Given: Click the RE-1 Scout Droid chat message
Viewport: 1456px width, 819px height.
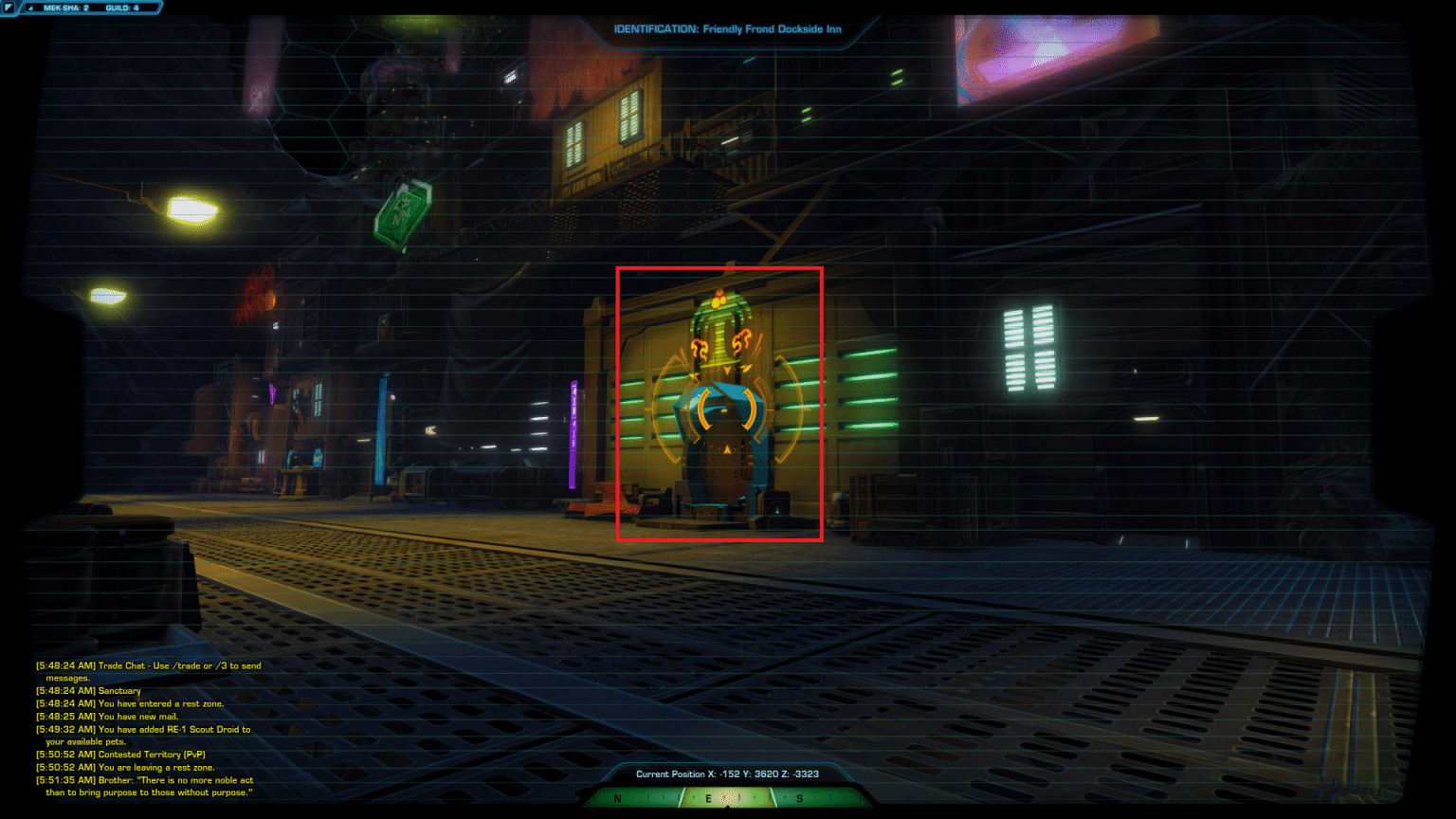Looking at the screenshot, I should click(x=142, y=729).
